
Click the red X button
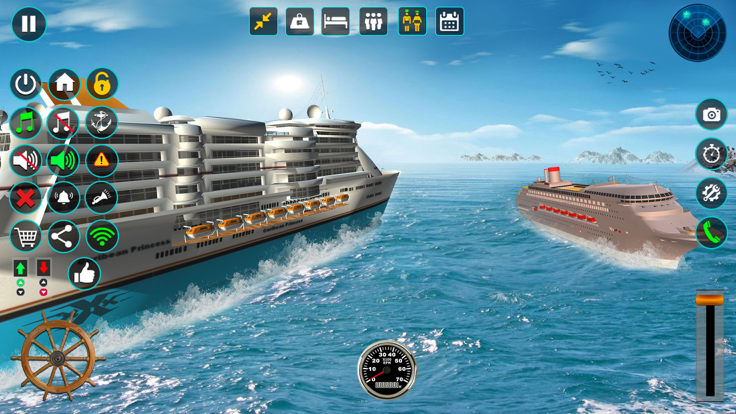point(25,198)
